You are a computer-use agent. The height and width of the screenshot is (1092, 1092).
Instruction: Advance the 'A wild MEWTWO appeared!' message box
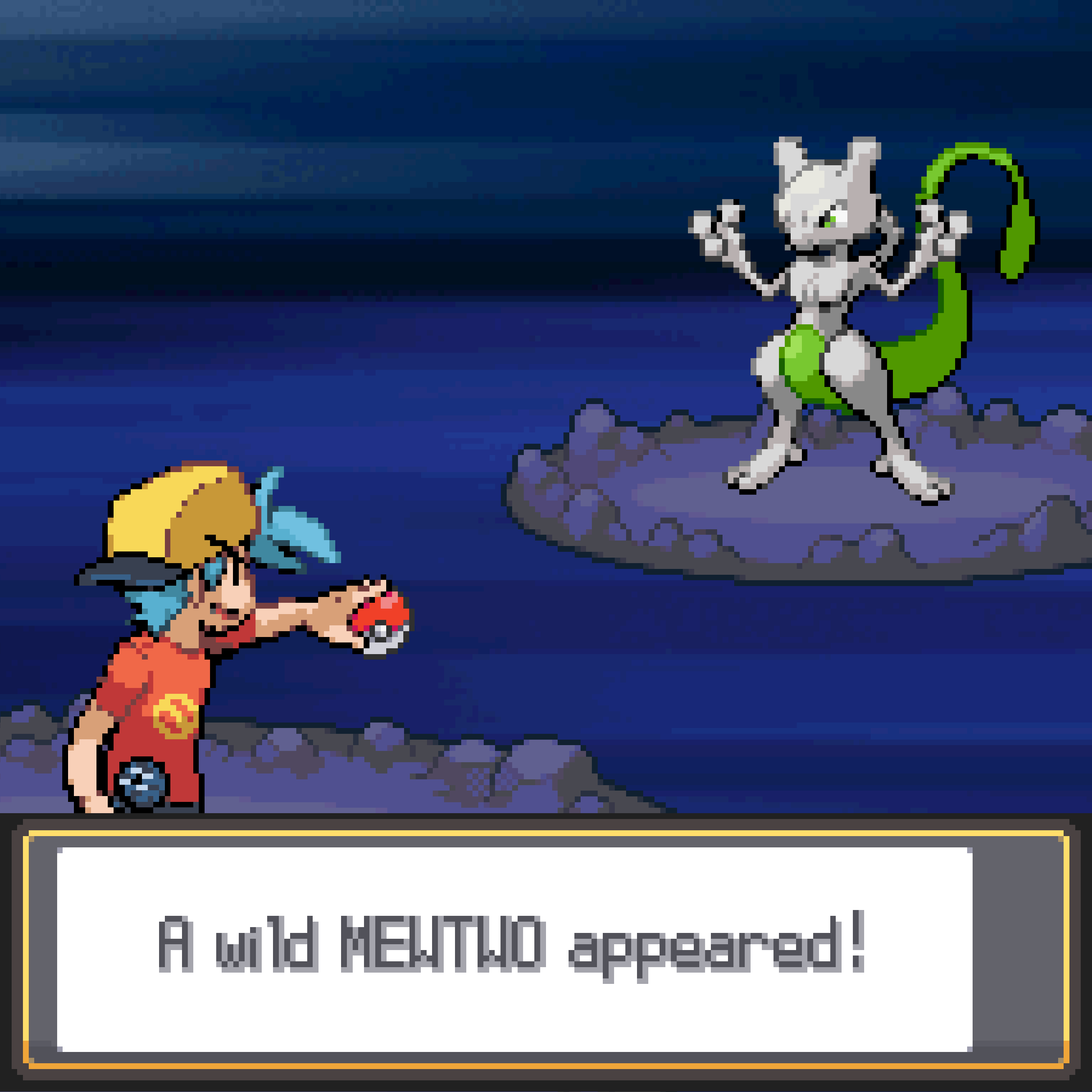point(514,949)
